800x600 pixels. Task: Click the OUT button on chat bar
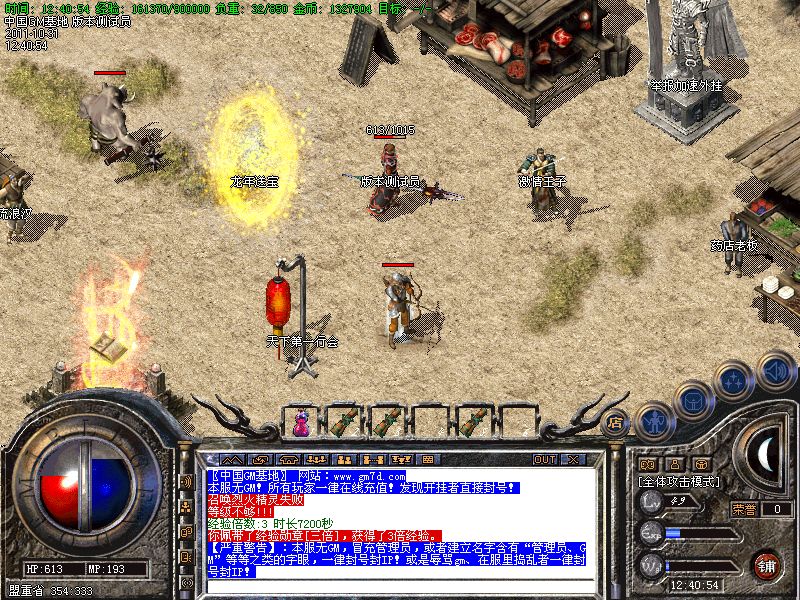pos(544,459)
